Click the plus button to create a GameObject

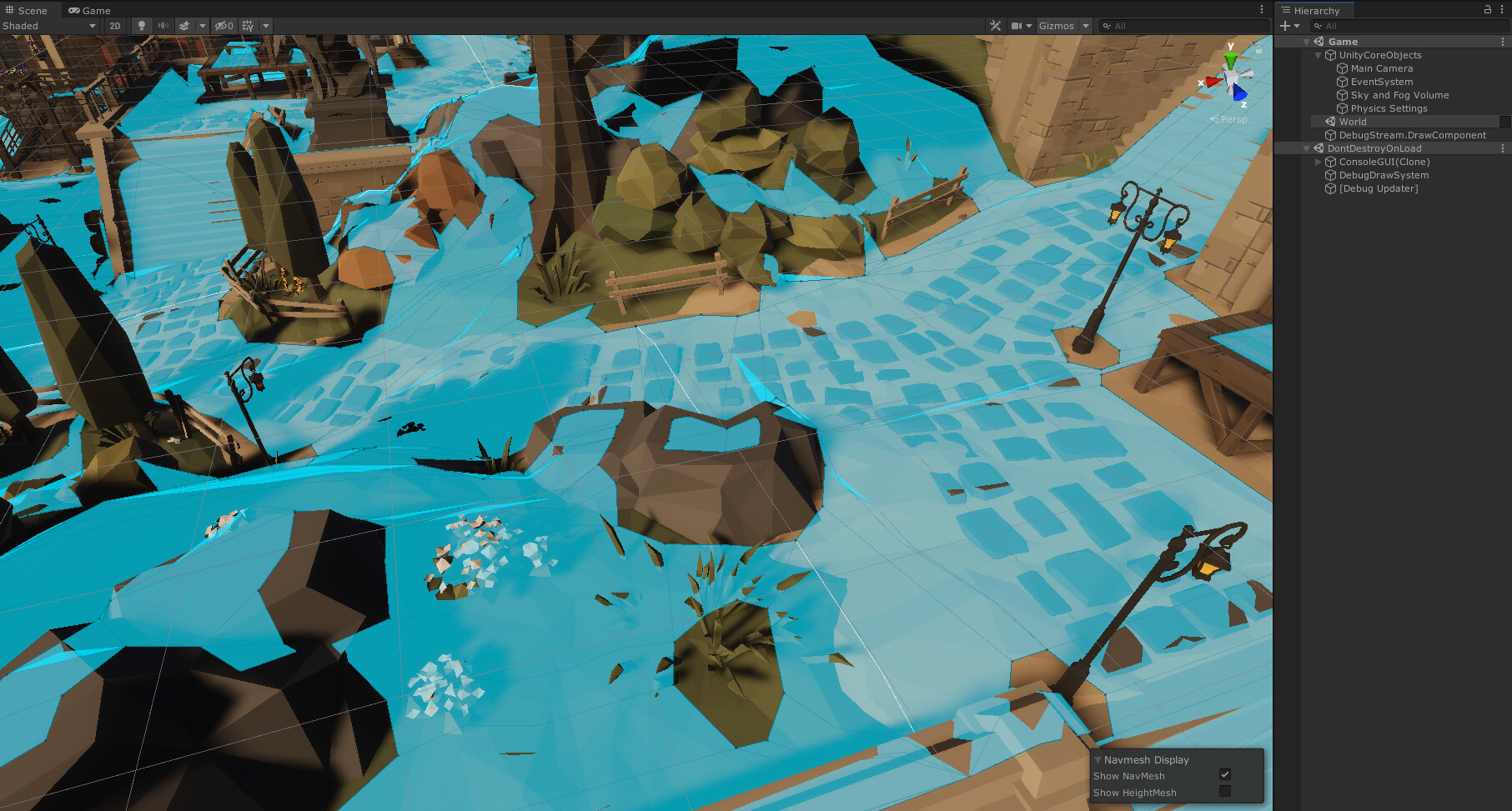pos(1283,26)
